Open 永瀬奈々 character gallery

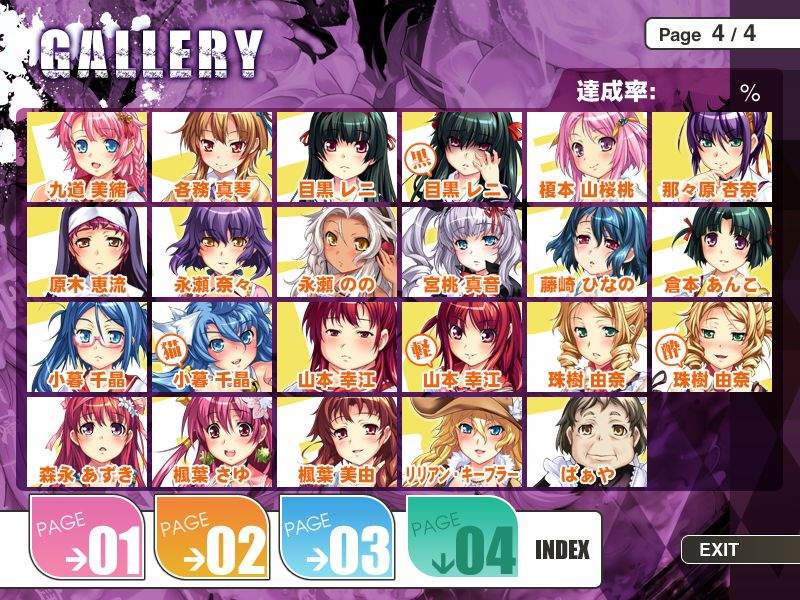tap(212, 251)
